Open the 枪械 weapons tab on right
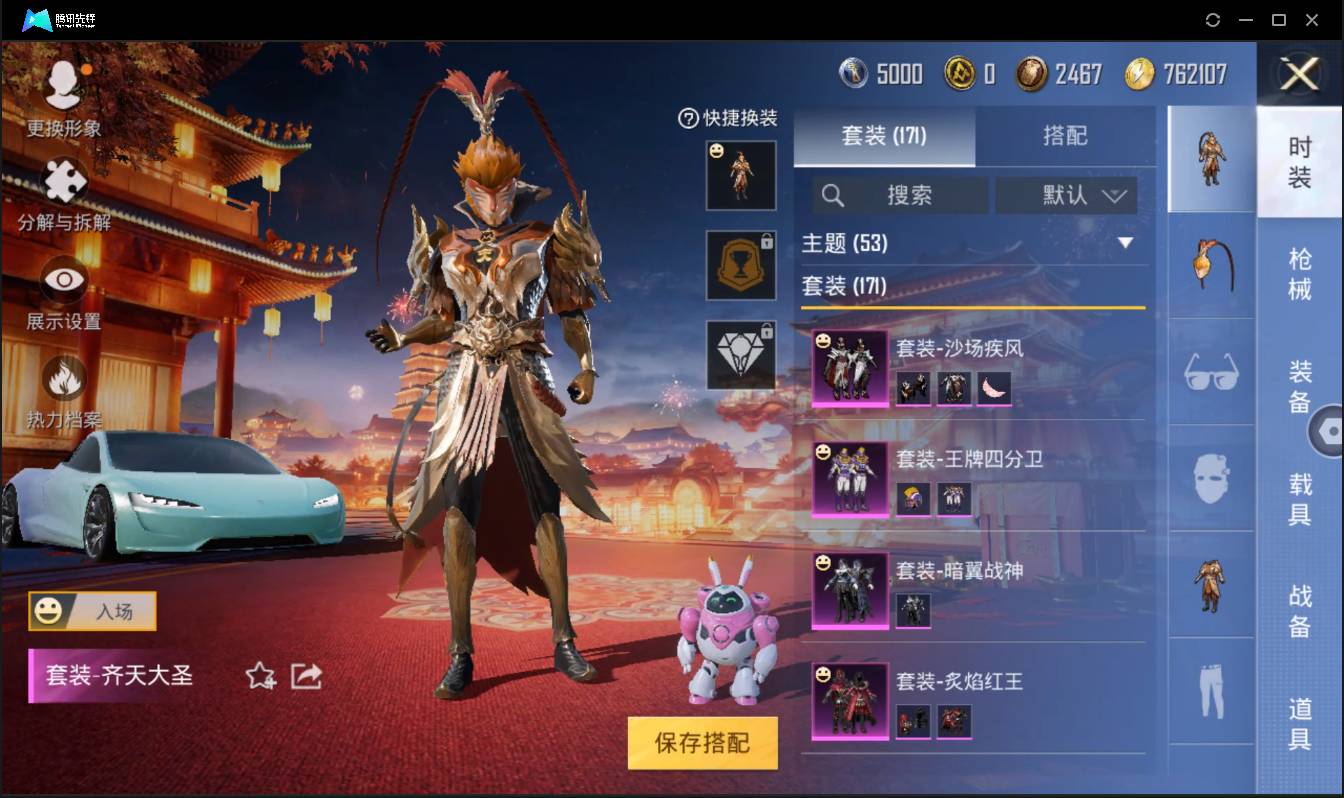The image size is (1344, 798). pos(1300,268)
